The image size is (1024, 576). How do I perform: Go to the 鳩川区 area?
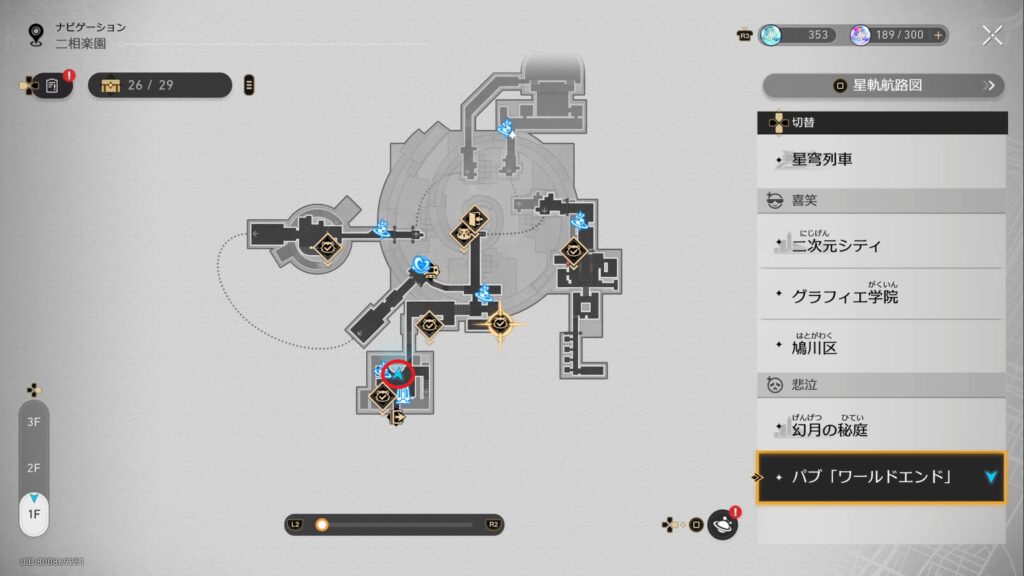[880, 347]
